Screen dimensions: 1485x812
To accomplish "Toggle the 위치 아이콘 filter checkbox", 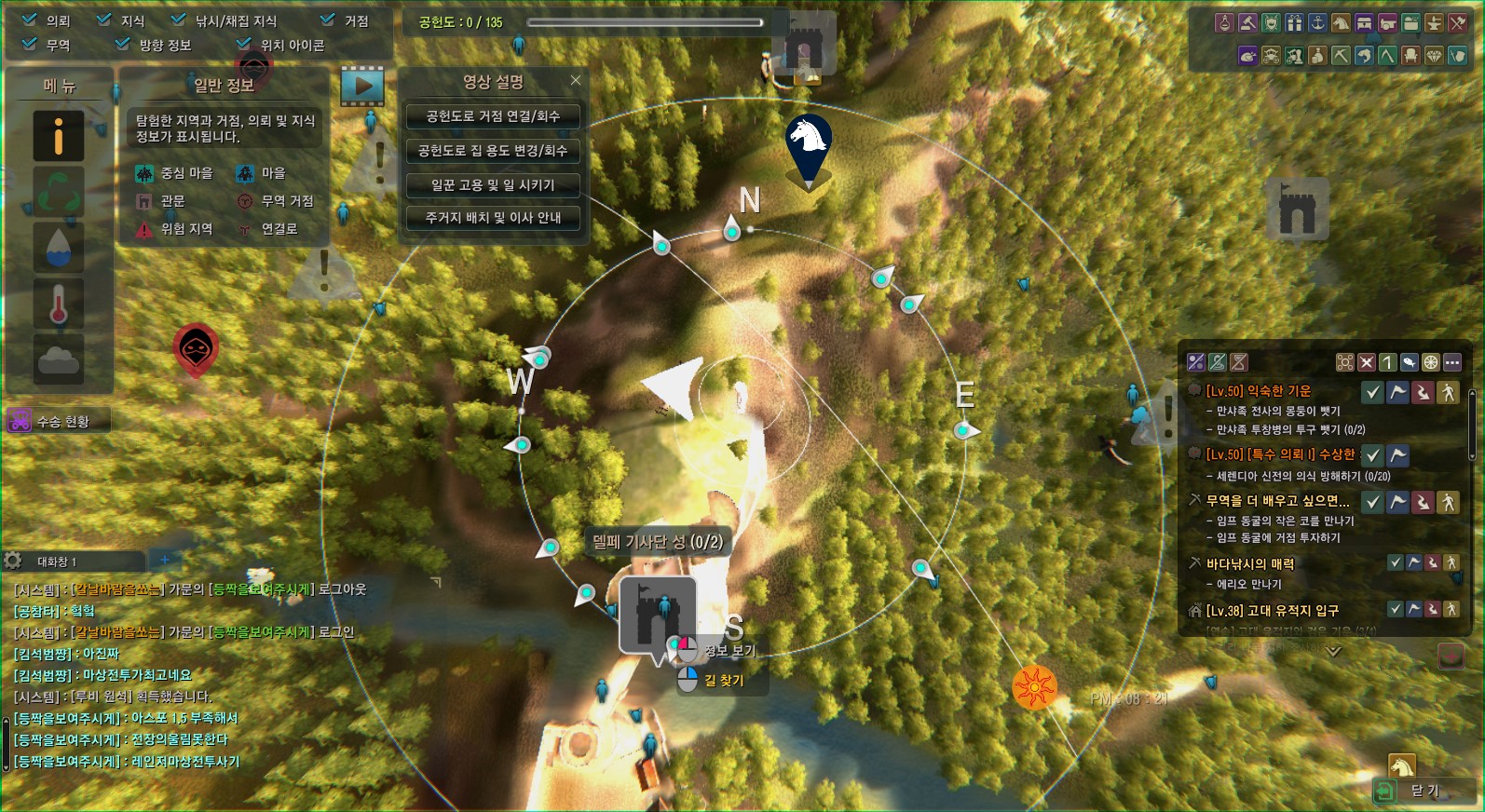I will point(244,44).
